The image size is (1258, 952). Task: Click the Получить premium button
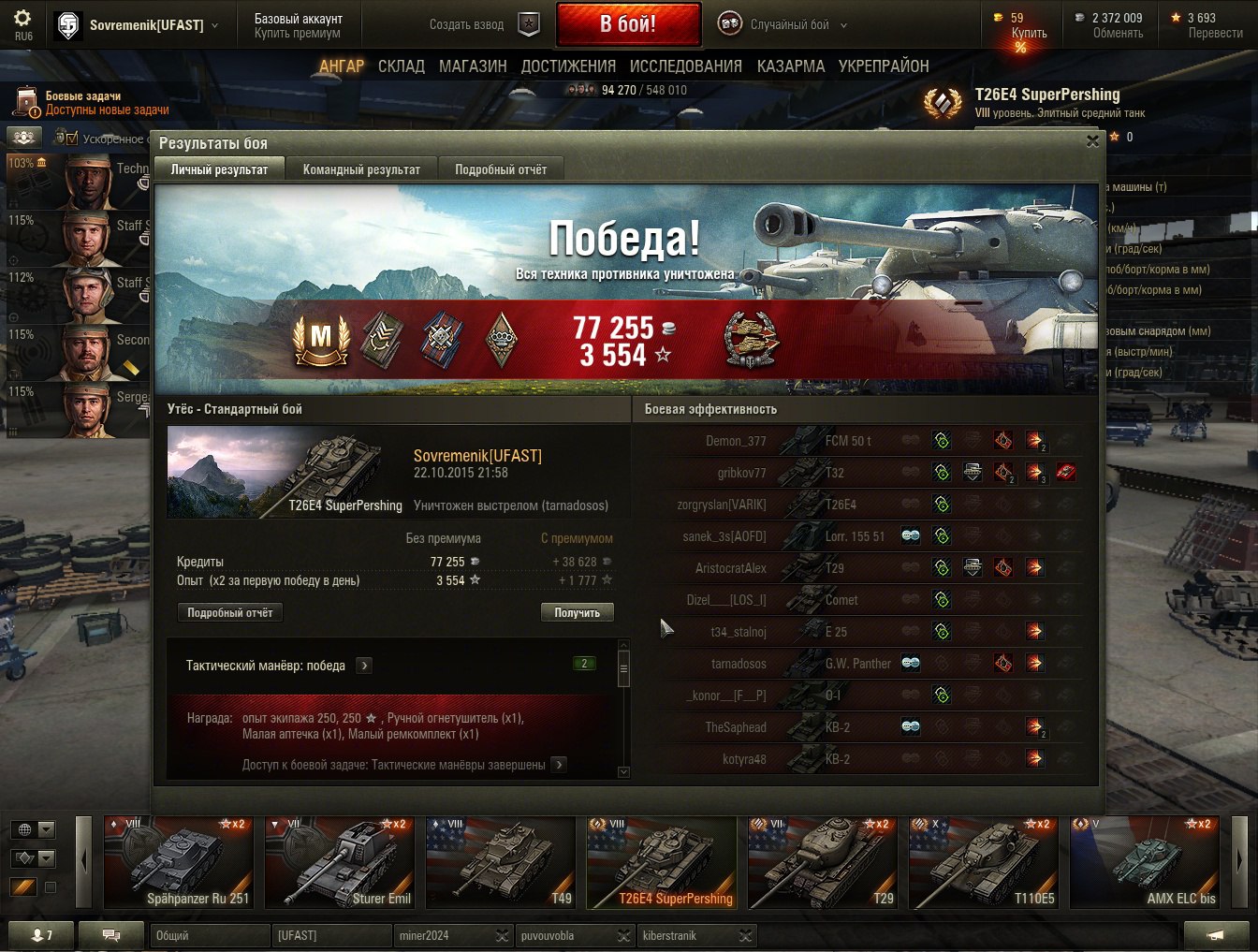coord(577,612)
